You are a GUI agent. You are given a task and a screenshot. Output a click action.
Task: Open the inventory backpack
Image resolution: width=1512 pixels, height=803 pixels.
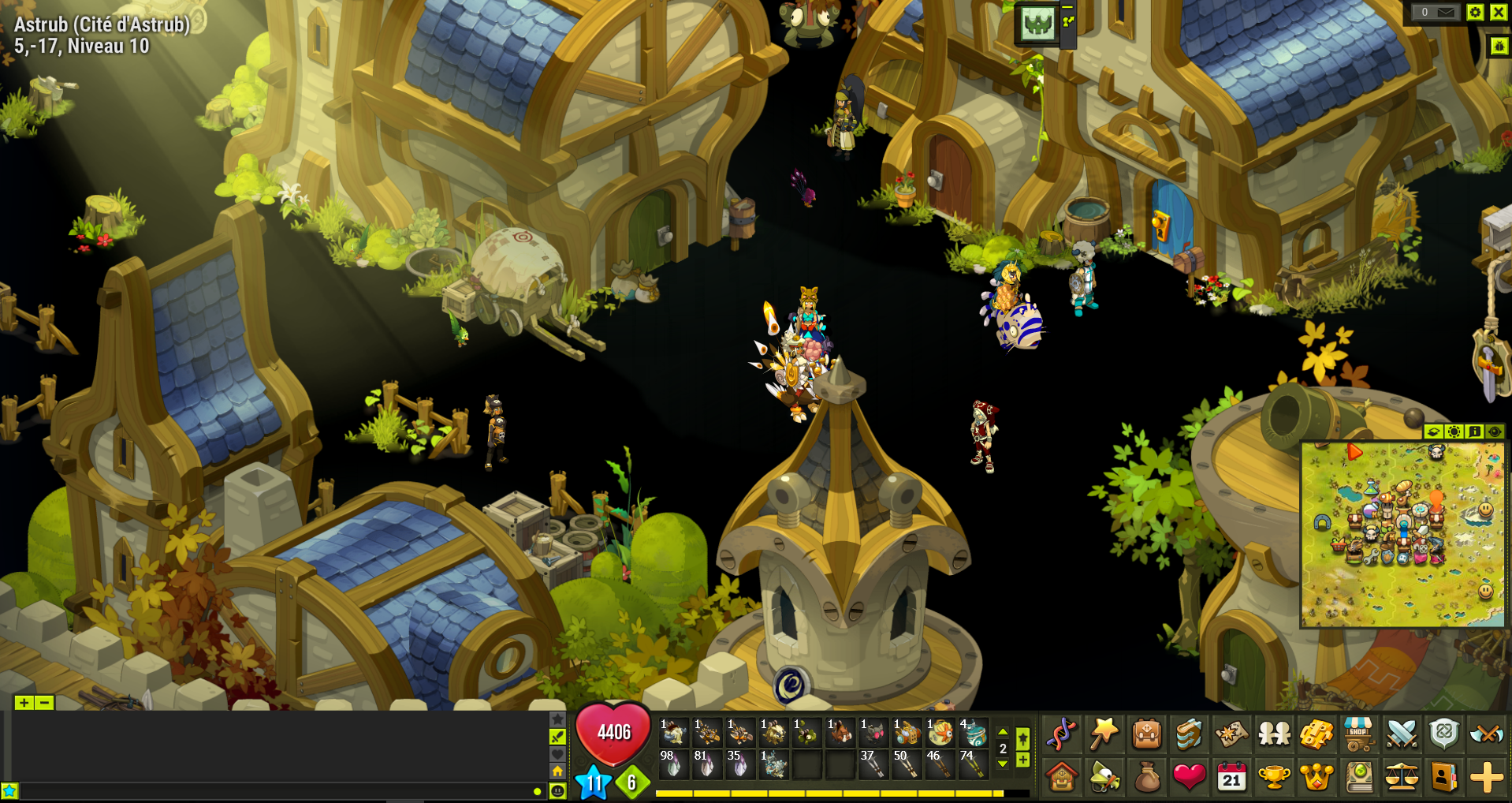pos(1146,734)
